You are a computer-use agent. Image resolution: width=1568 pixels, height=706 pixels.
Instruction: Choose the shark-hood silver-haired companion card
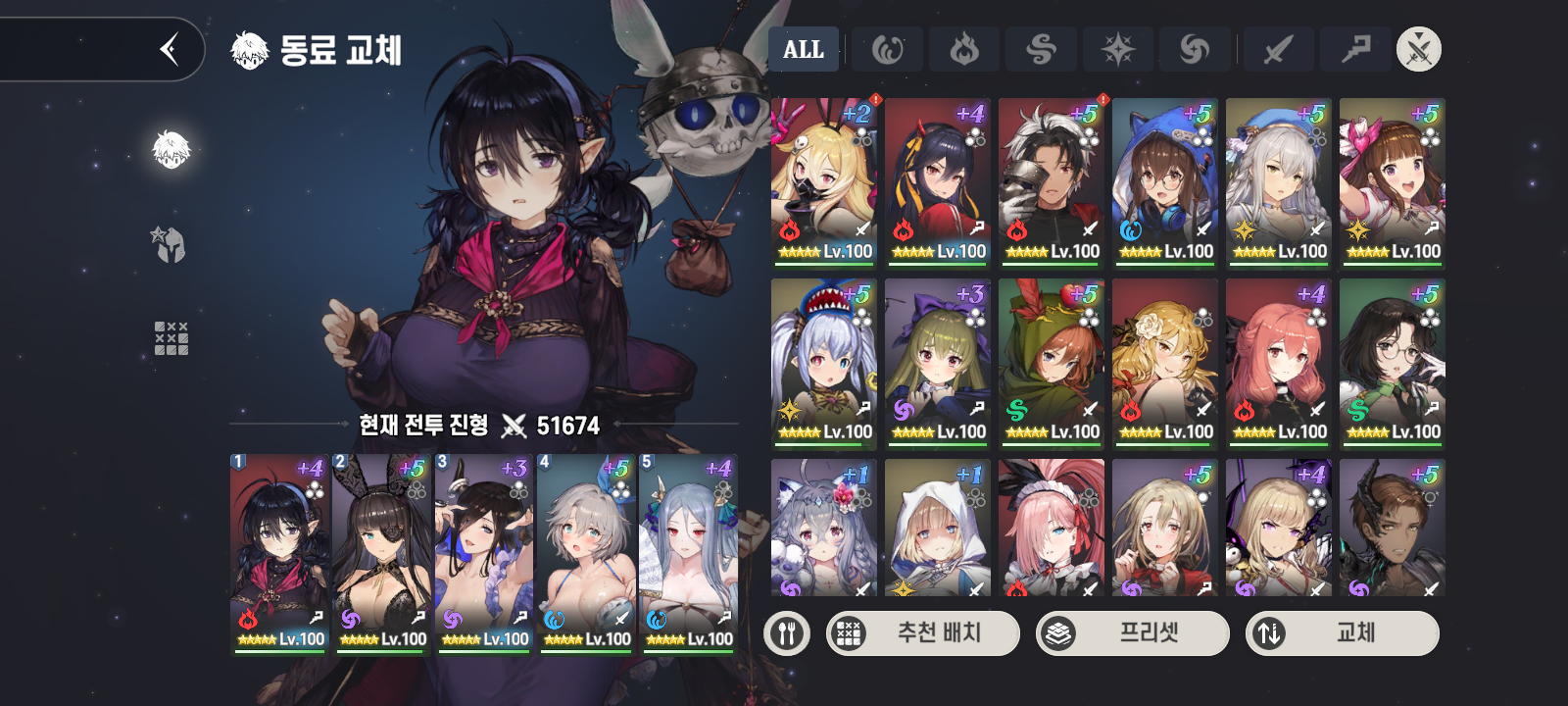[x=824, y=363]
